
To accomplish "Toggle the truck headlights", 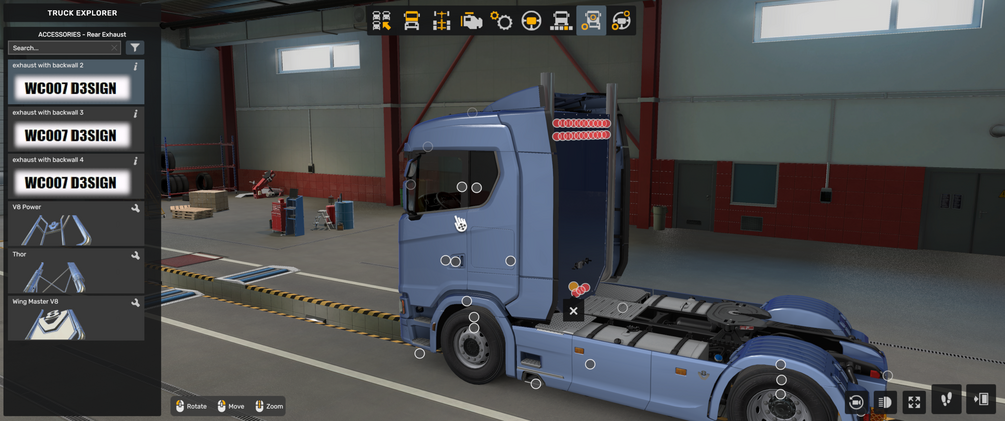I will coord(885,402).
